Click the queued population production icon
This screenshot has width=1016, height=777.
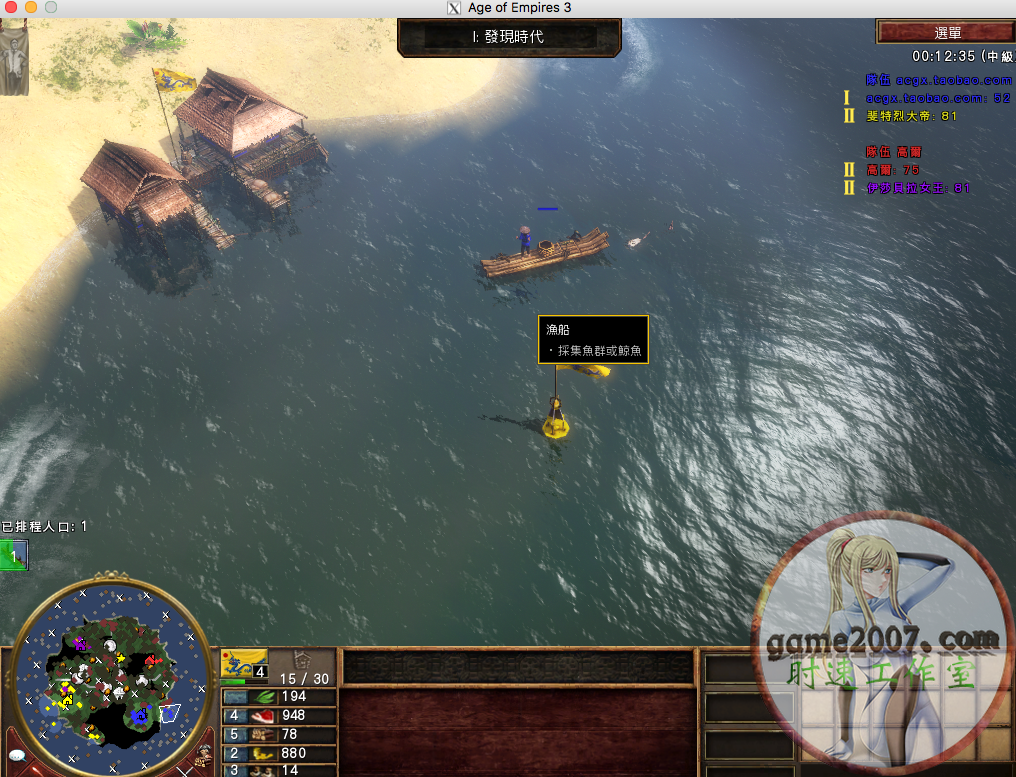(x=14, y=554)
